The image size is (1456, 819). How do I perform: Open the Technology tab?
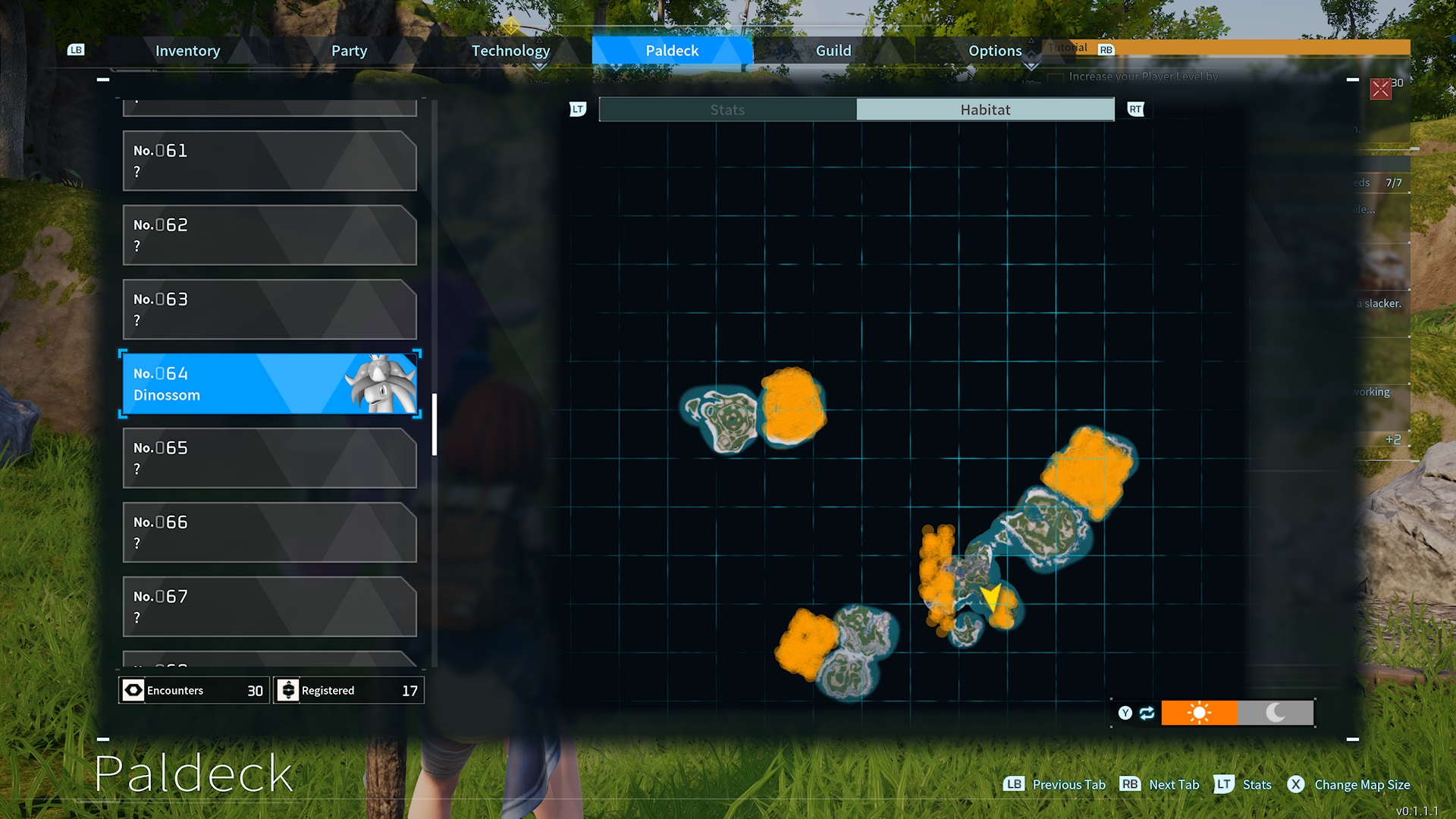(510, 51)
